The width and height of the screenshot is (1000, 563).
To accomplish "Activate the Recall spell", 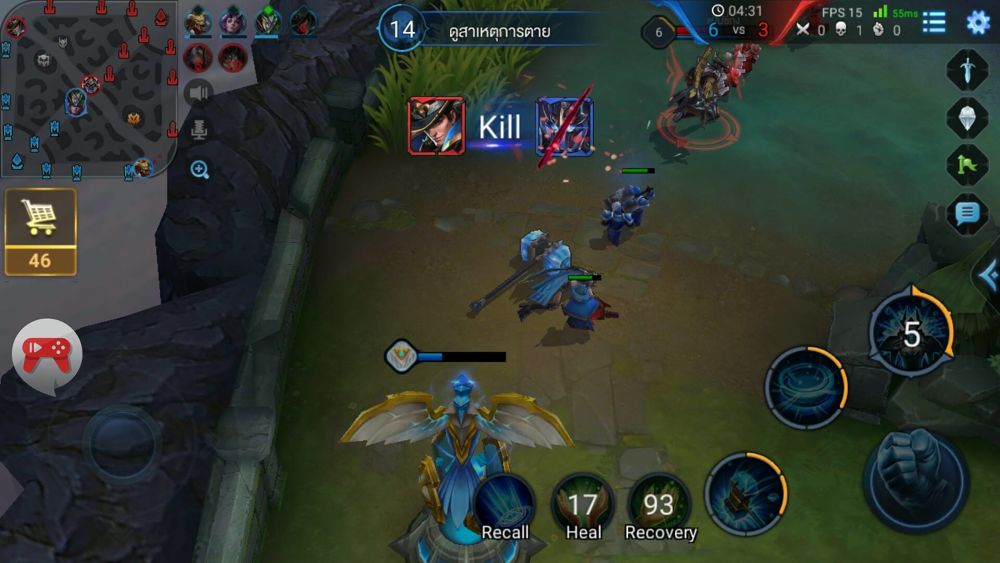I will (505, 505).
